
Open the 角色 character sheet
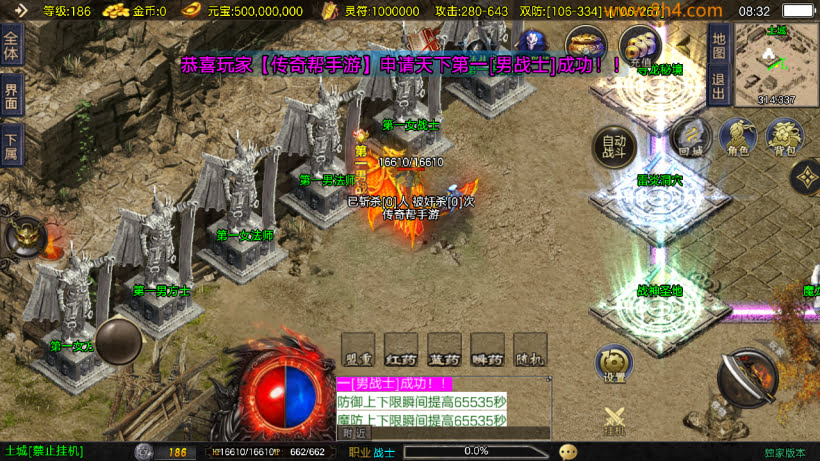click(737, 137)
